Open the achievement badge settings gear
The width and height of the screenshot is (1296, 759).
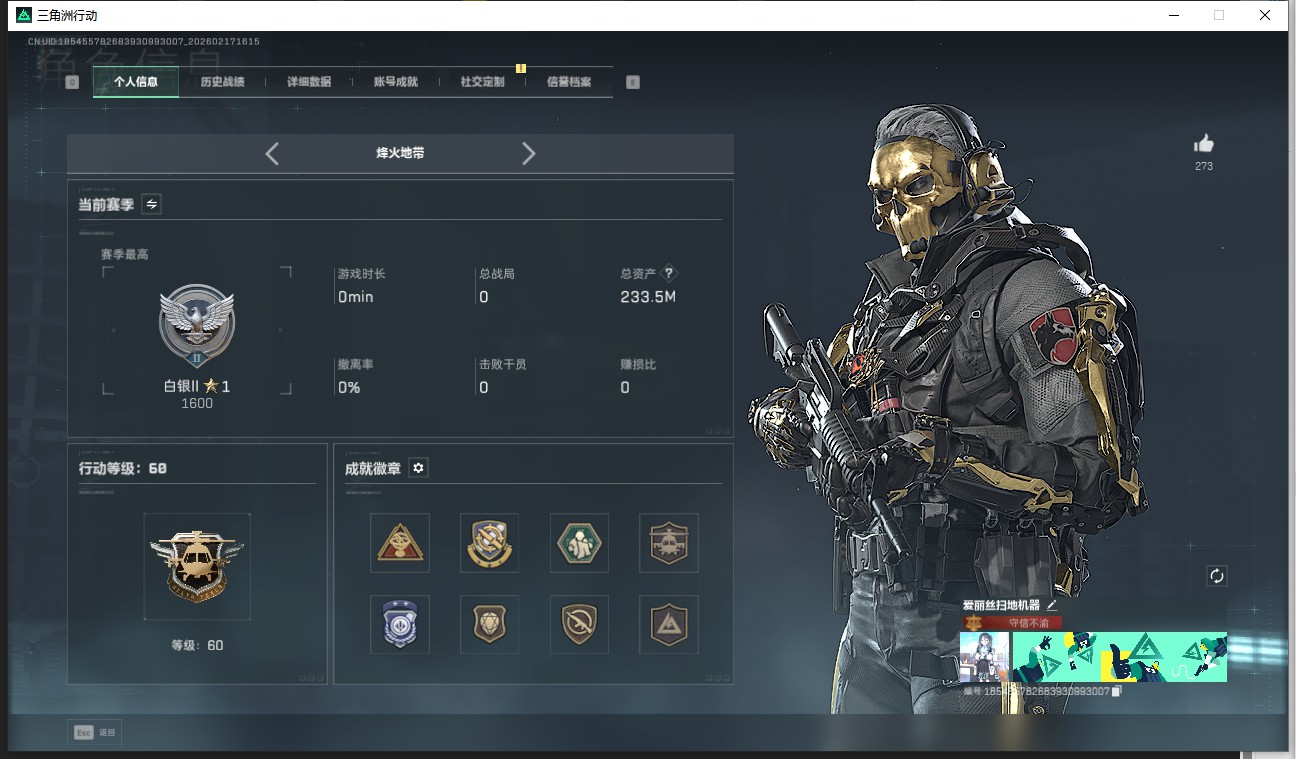[418, 467]
